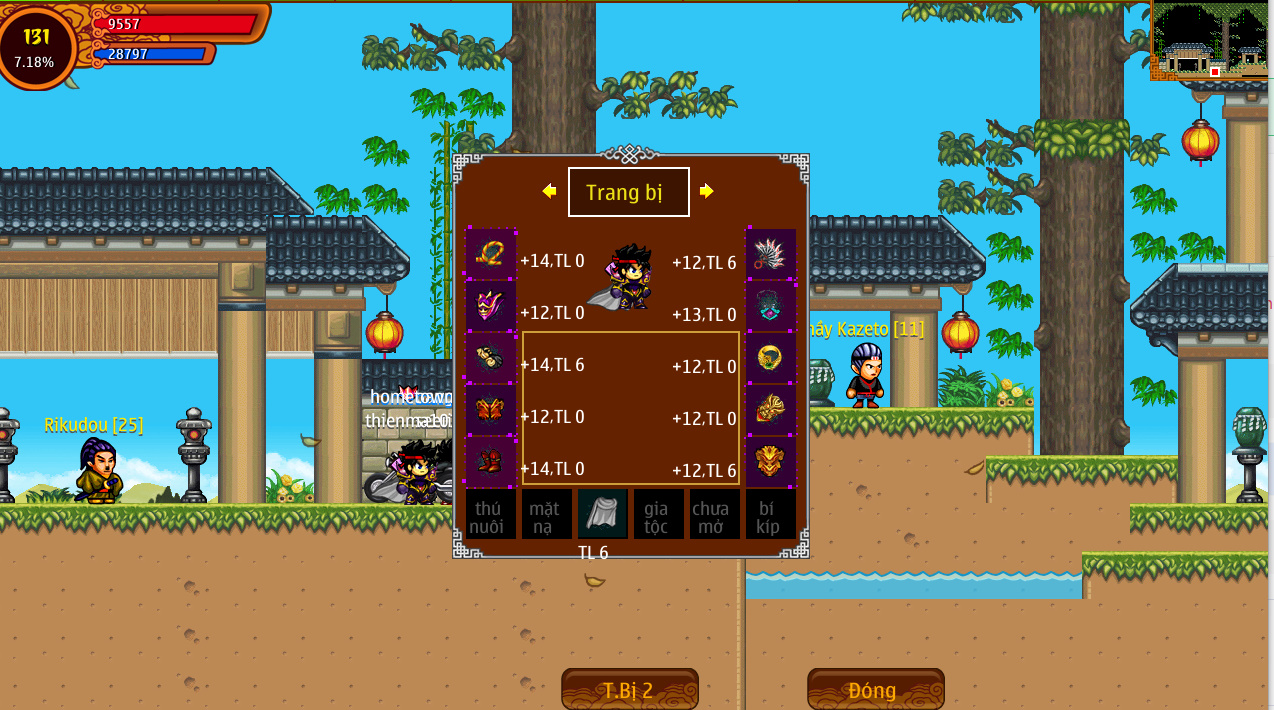
Task: Pick the golden dragon charm slot
Action: coord(771,410)
